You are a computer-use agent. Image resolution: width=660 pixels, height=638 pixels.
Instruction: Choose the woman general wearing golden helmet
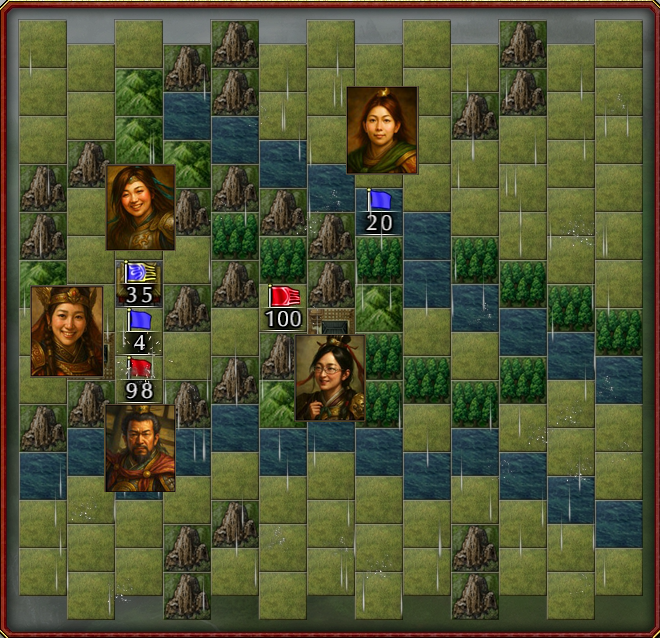tap(67, 331)
